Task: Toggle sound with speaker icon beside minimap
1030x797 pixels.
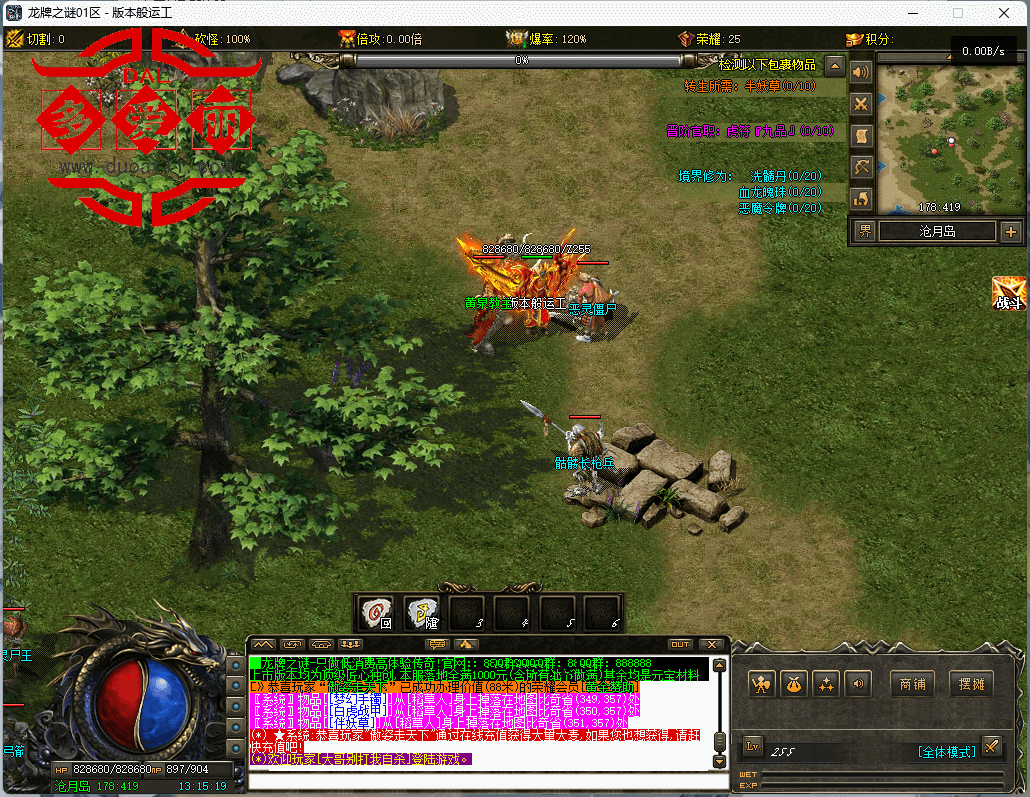Action: (x=860, y=72)
